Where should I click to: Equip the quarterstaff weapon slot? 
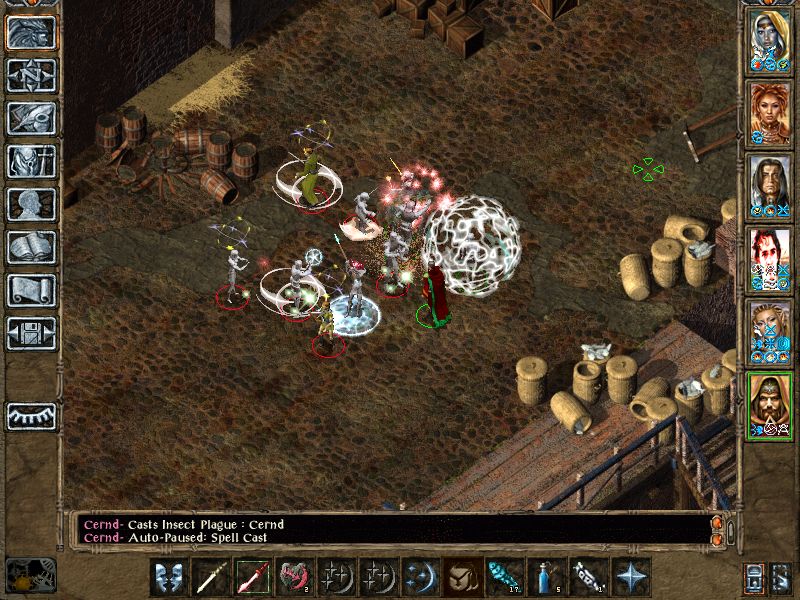209,577
